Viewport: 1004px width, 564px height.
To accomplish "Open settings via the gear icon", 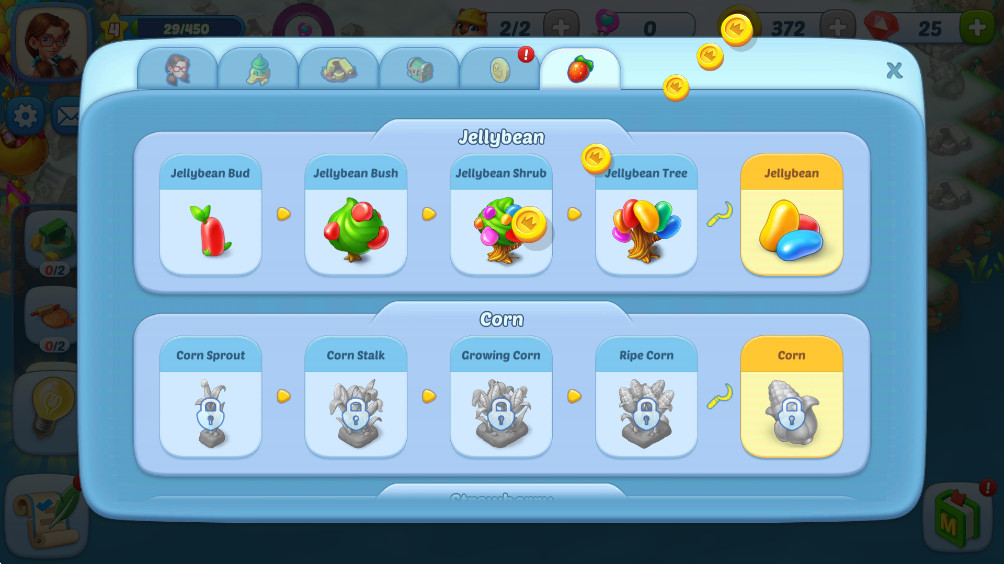I will (x=24, y=117).
